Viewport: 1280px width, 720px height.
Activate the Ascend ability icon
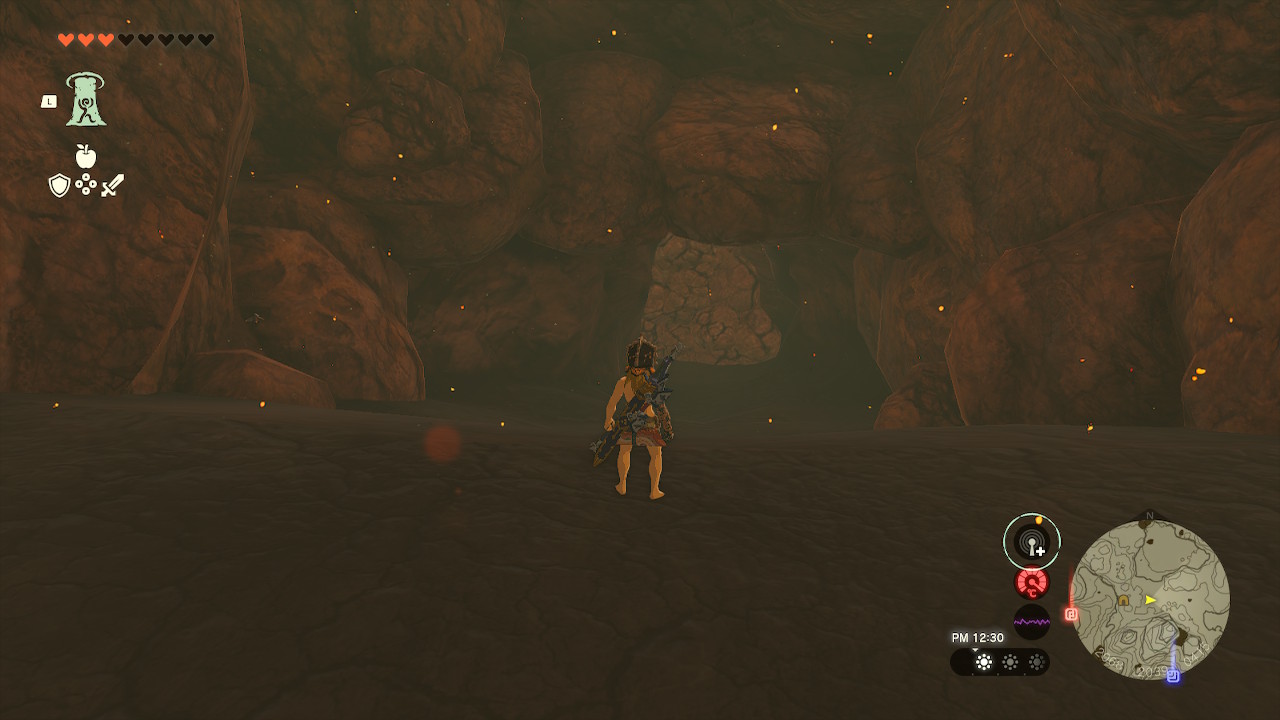click(x=86, y=100)
